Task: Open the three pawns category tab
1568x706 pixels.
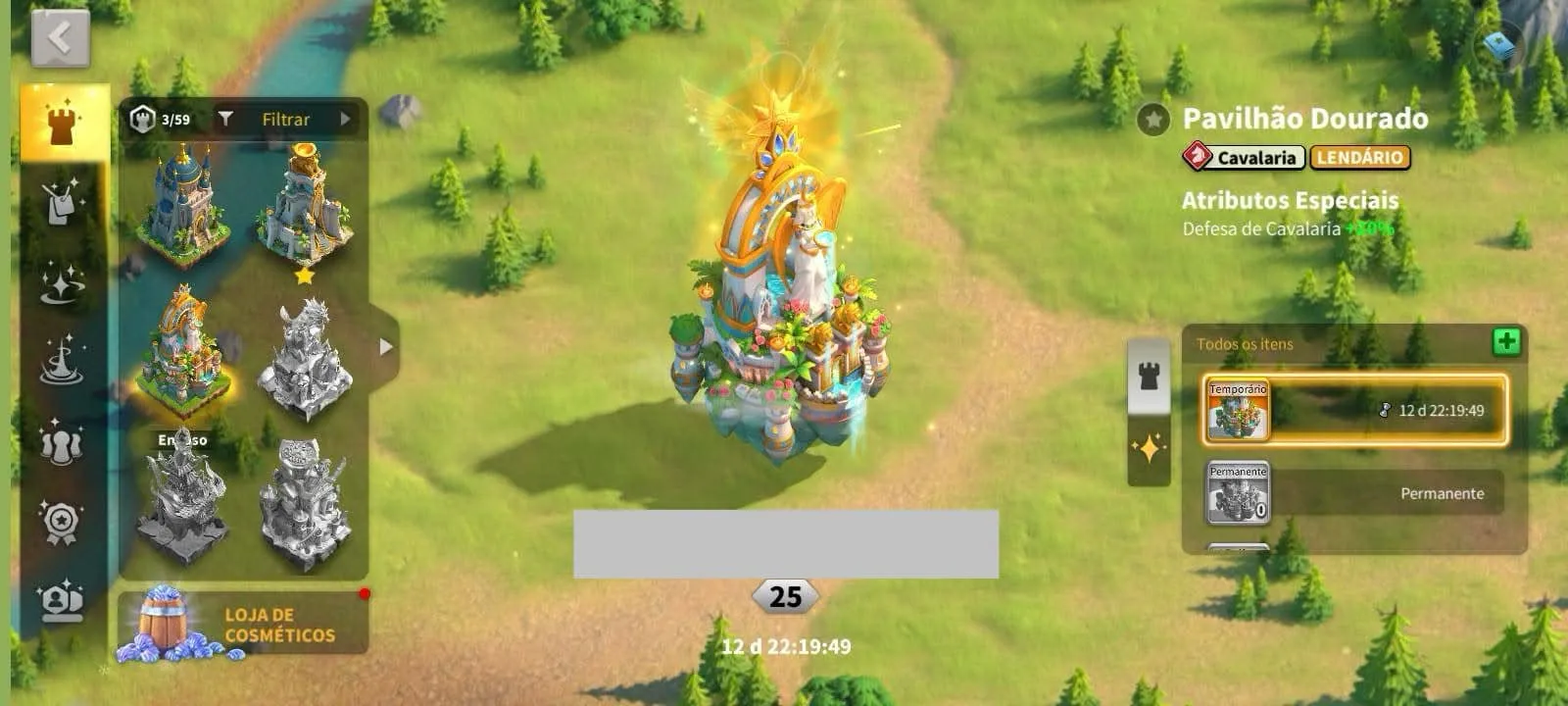Action: click(61, 442)
